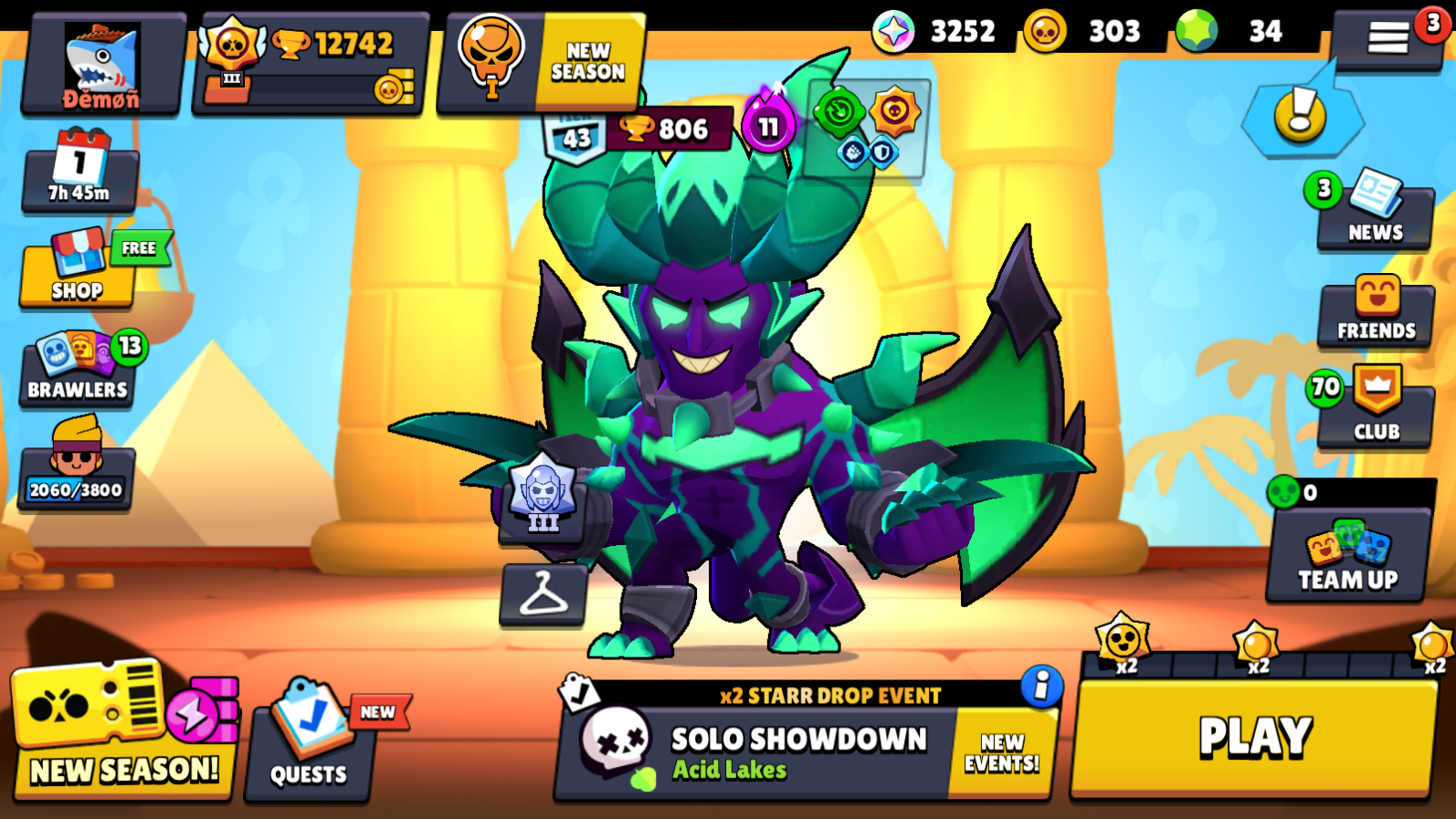The image size is (1456, 819).
Task: View the equipped gadget icon above the brawler
Action: click(x=841, y=110)
